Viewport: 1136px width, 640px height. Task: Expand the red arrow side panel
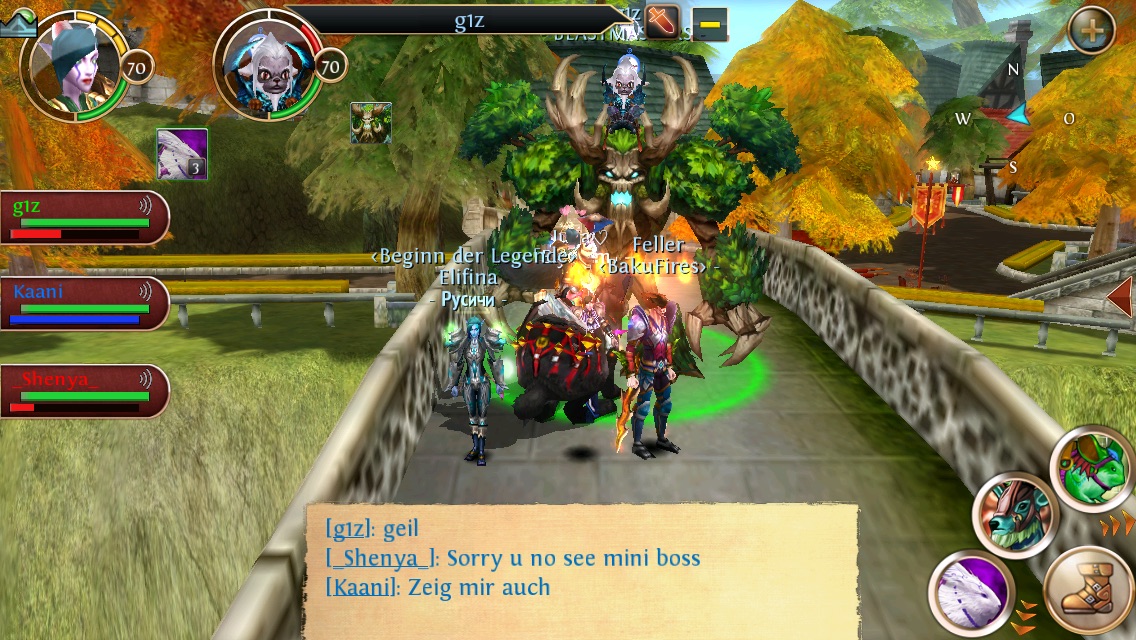(1120, 297)
